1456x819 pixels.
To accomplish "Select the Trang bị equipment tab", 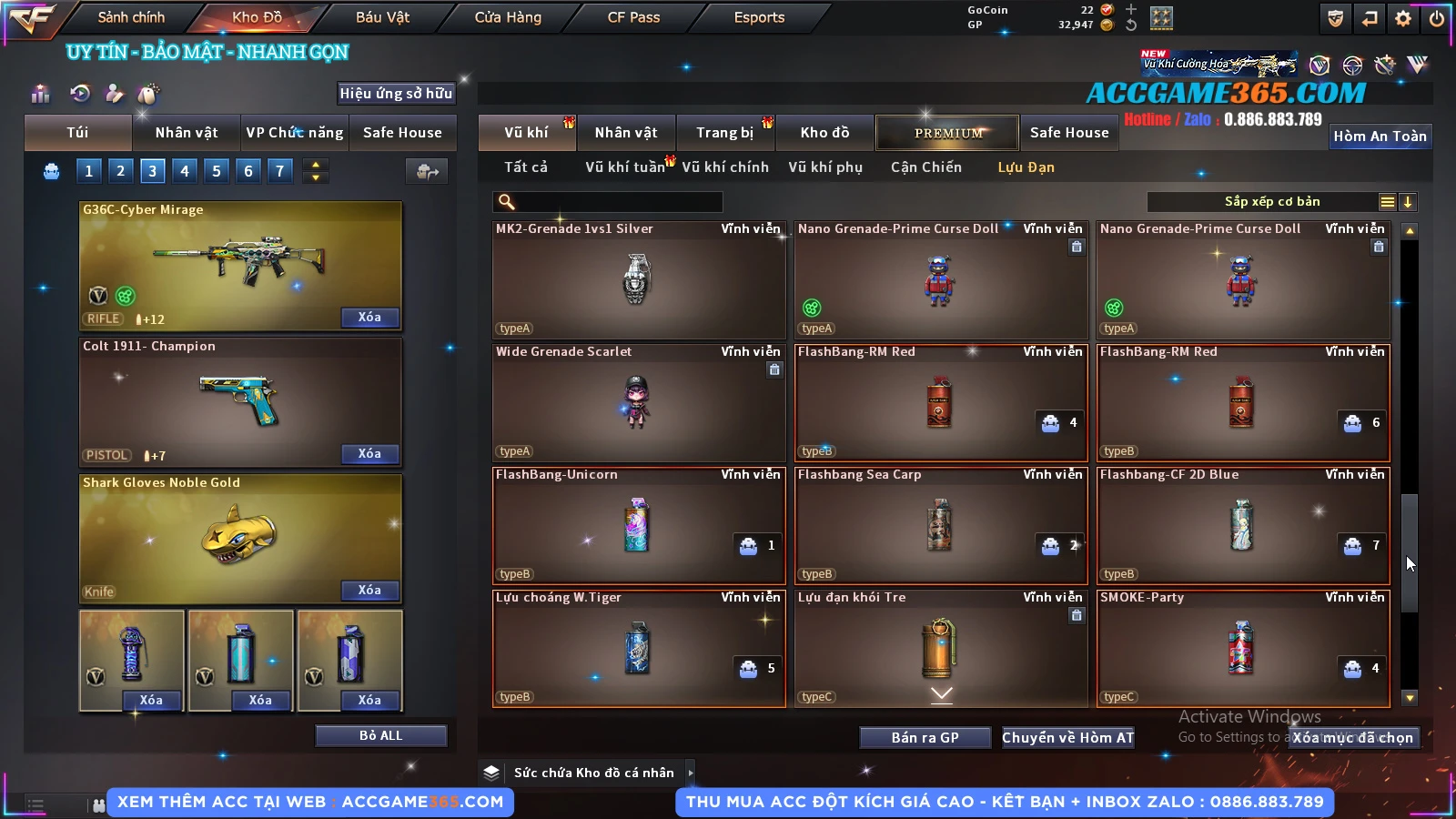I will (x=724, y=133).
